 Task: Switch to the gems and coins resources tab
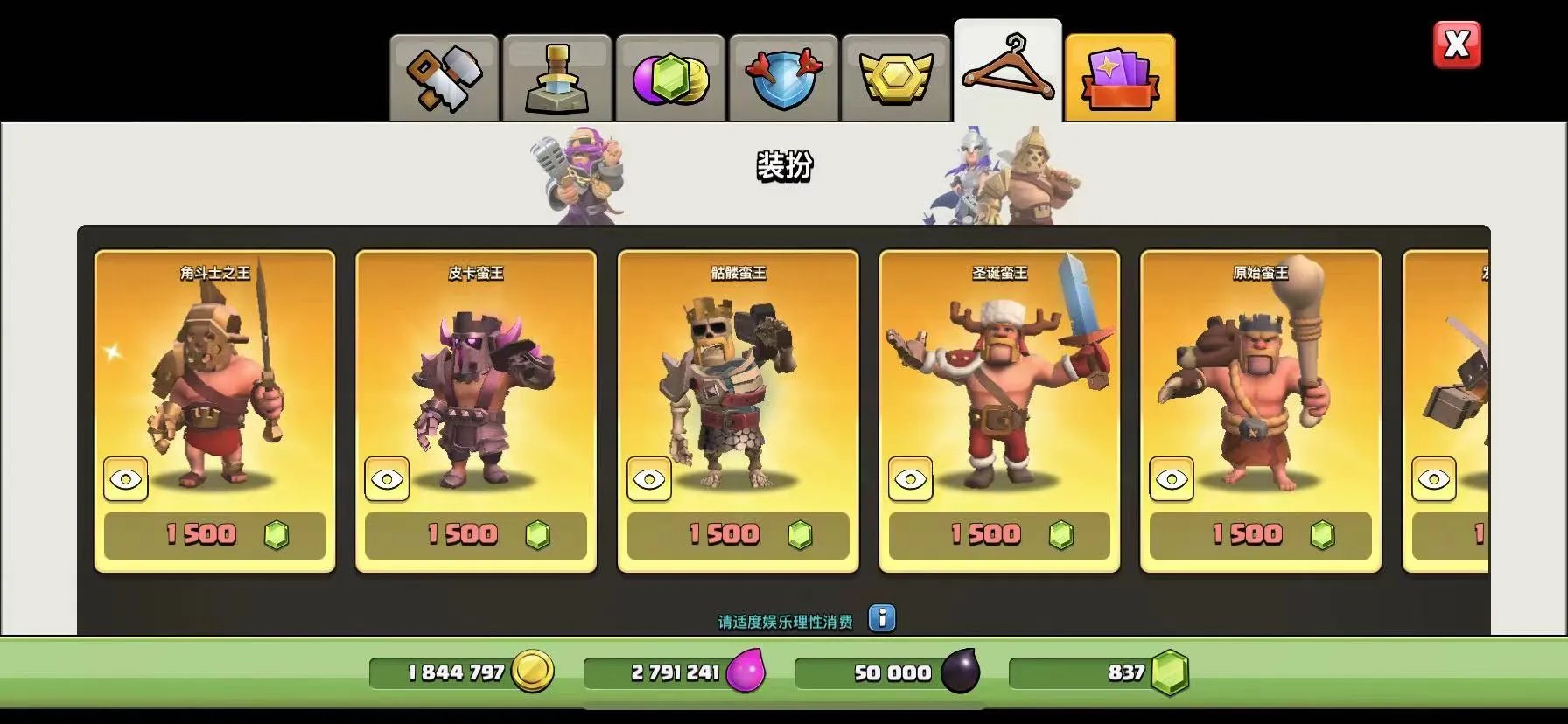[x=670, y=79]
